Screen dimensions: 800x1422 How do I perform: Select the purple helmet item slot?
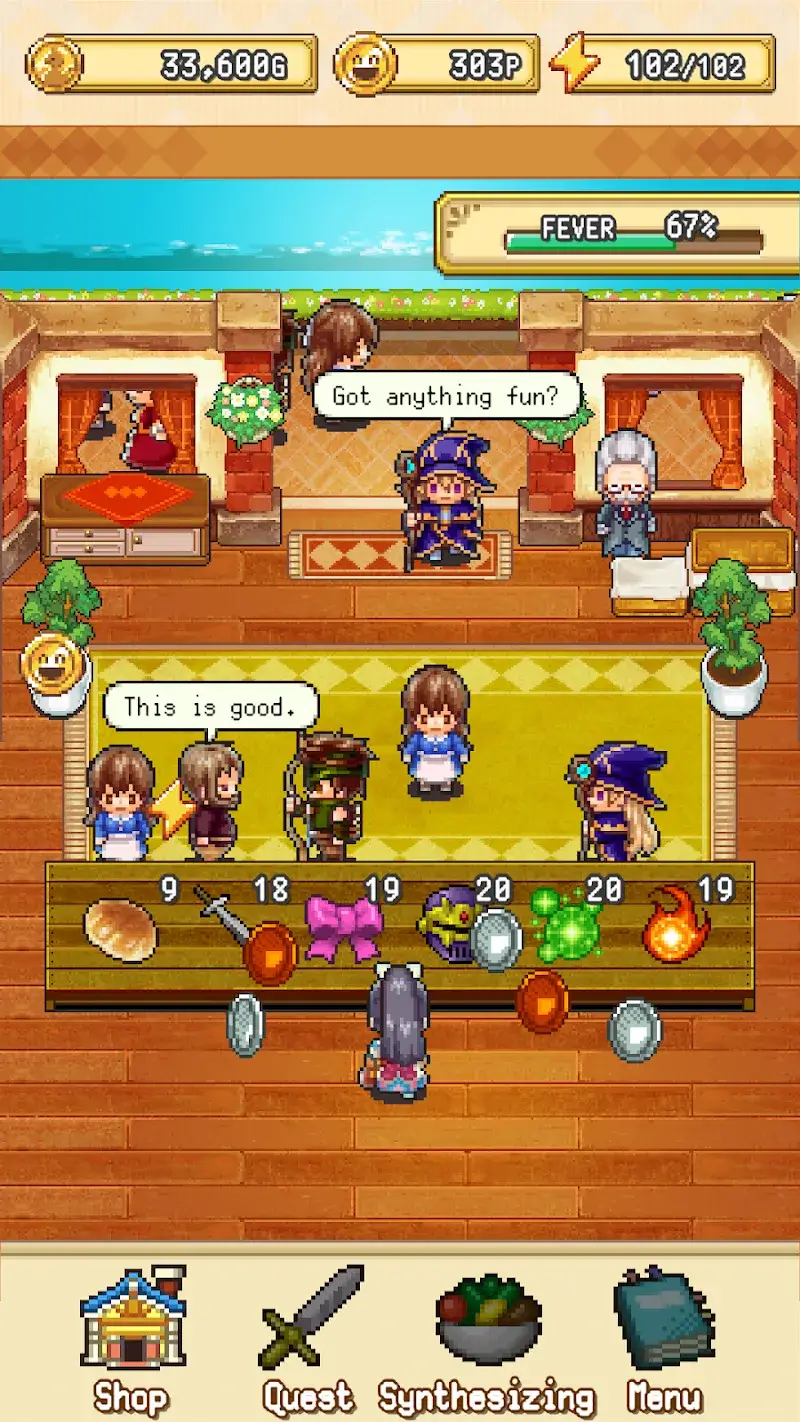coord(447,925)
